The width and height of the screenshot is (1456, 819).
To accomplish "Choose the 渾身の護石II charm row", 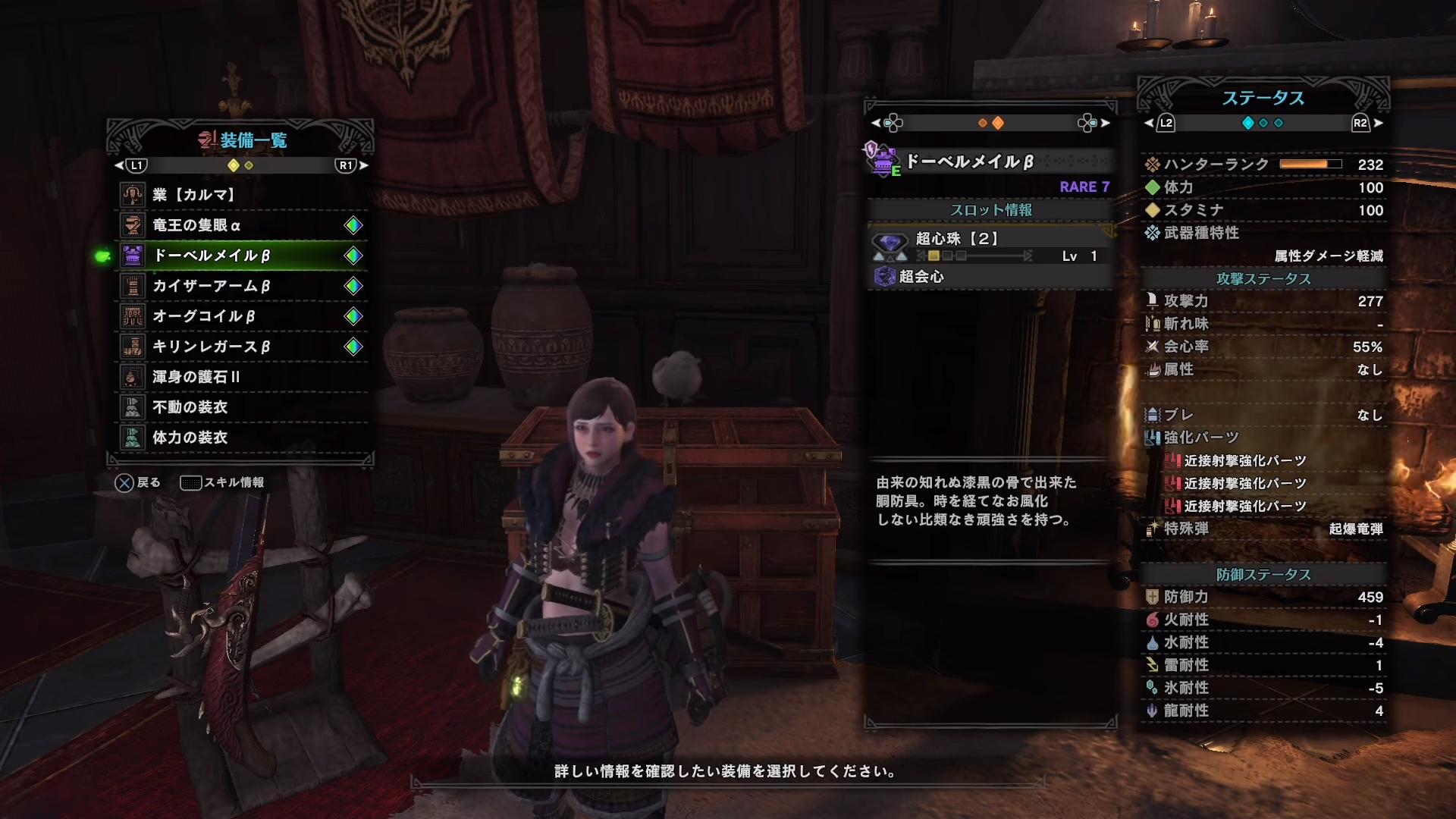I will click(x=241, y=377).
